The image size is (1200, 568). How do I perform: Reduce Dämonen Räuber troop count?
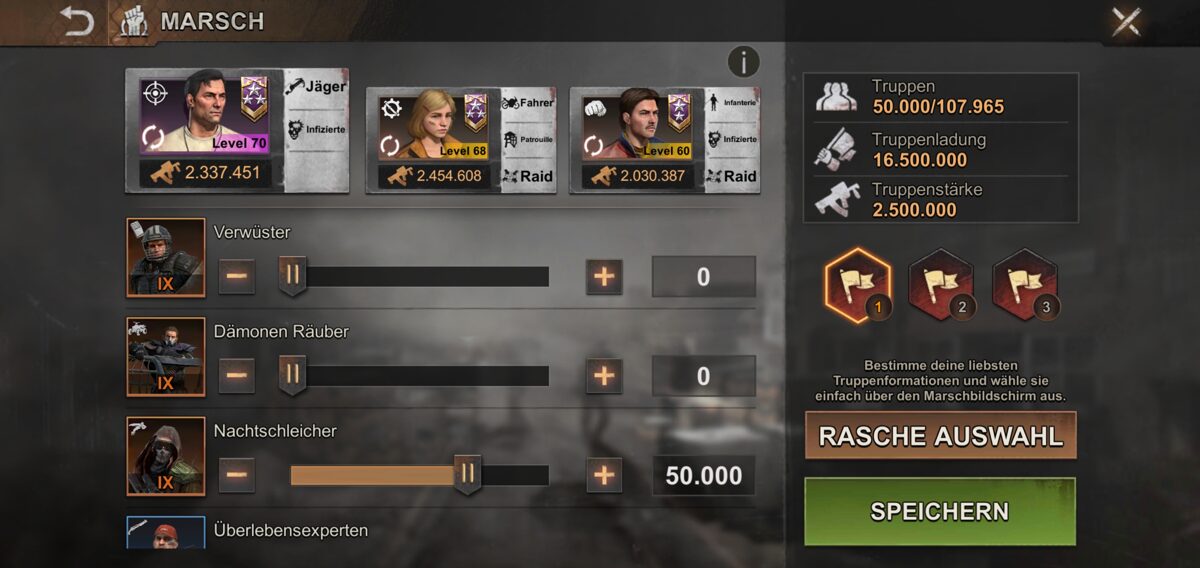click(x=237, y=375)
